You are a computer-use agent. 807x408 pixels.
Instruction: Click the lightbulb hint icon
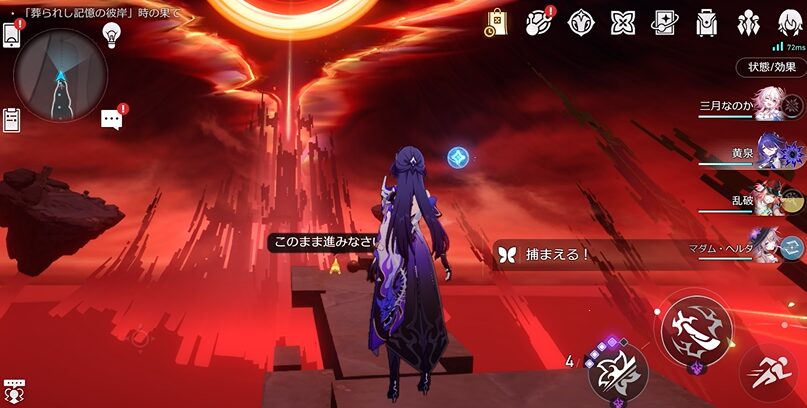coord(112,34)
